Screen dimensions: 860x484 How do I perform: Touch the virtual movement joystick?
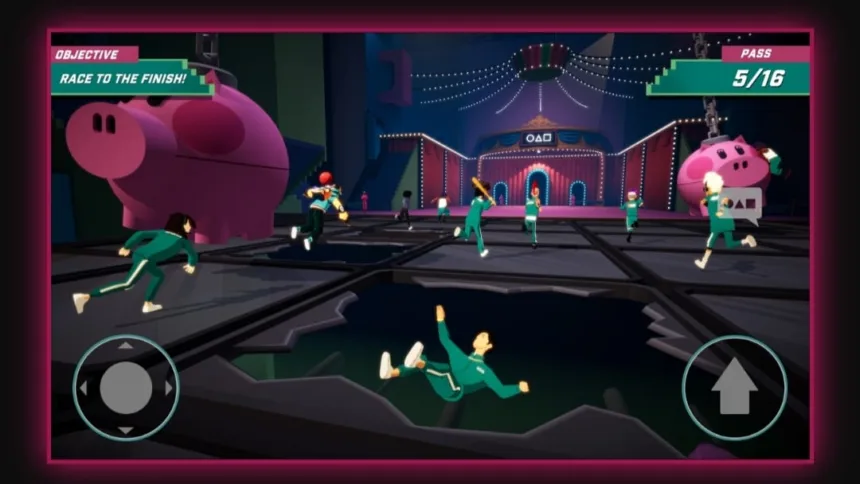pyautogui.click(x=126, y=387)
